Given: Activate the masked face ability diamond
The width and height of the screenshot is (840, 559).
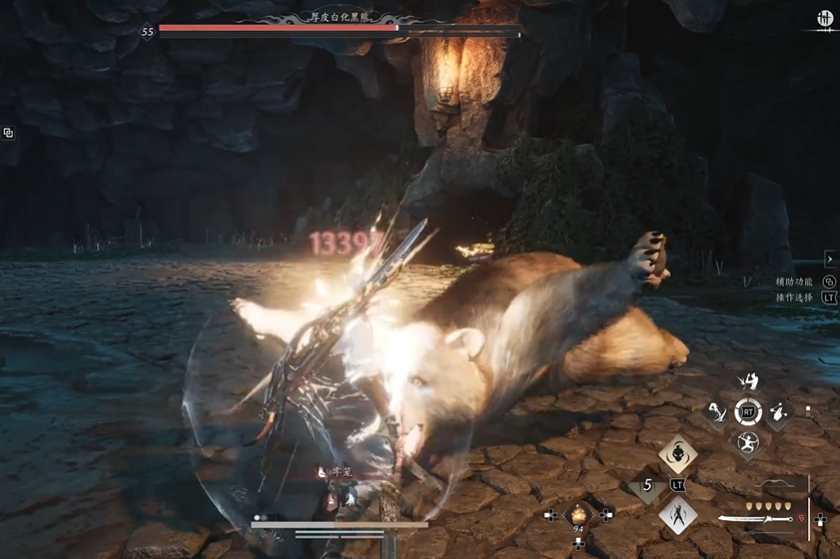Looking at the screenshot, I should [677, 454].
